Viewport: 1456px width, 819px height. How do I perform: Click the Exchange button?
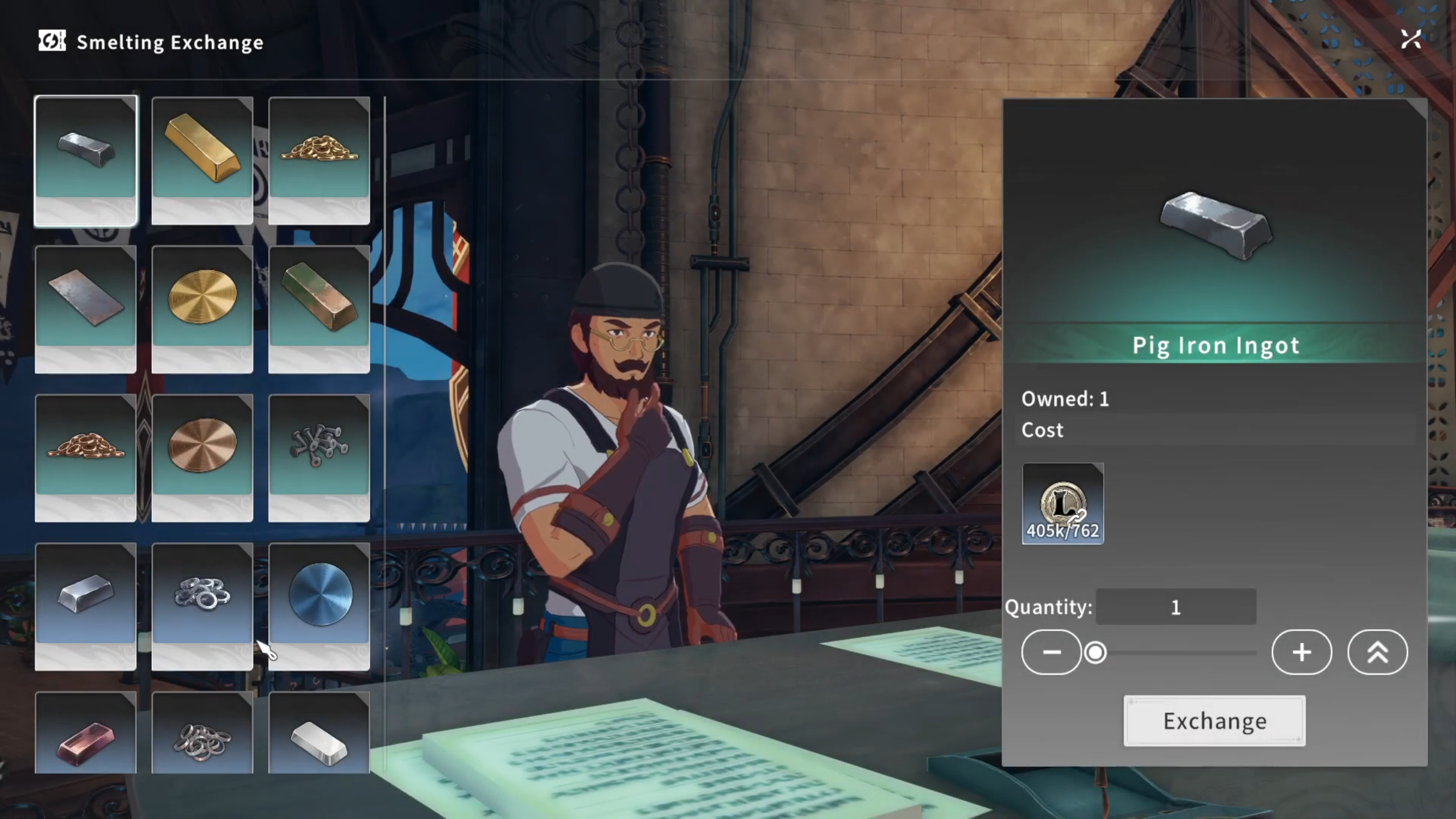[1214, 721]
